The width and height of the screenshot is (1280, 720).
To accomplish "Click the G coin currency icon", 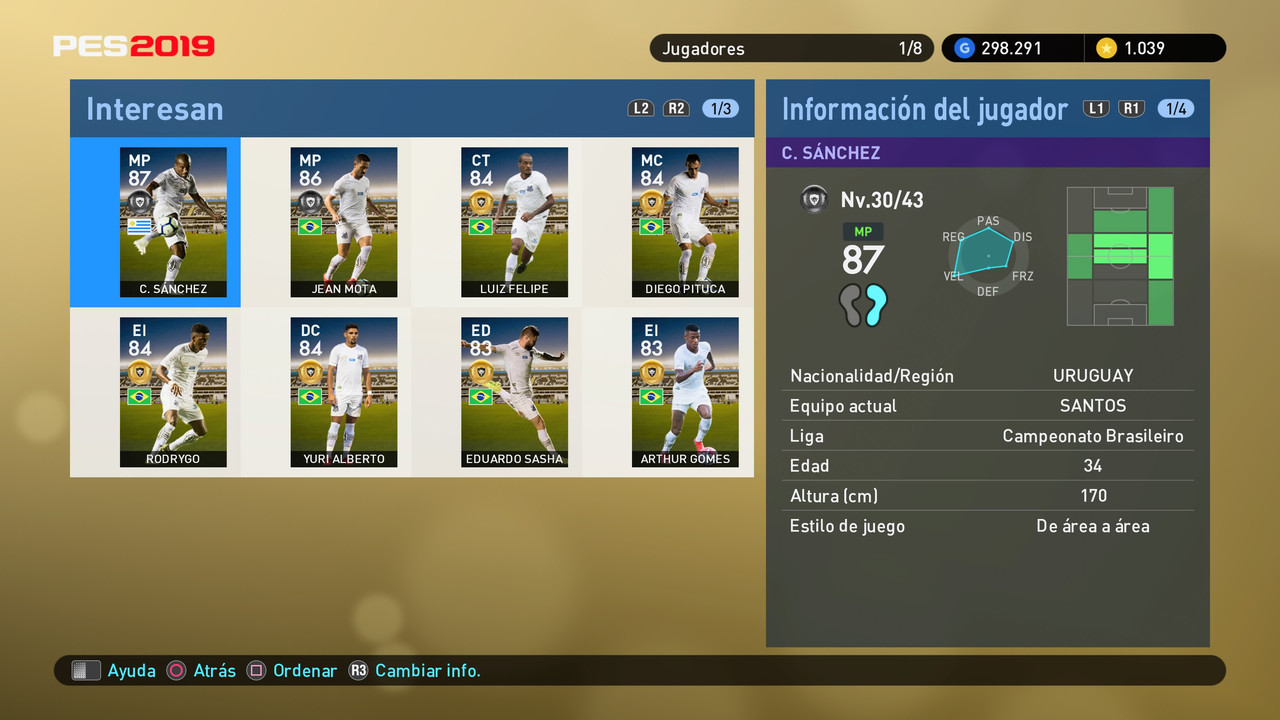I will pyautogui.click(x=963, y=48).
